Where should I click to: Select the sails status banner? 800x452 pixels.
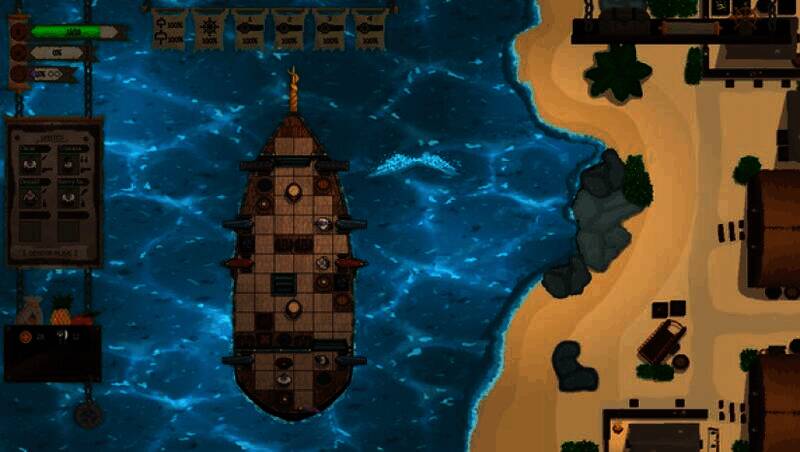pos(169,29)
